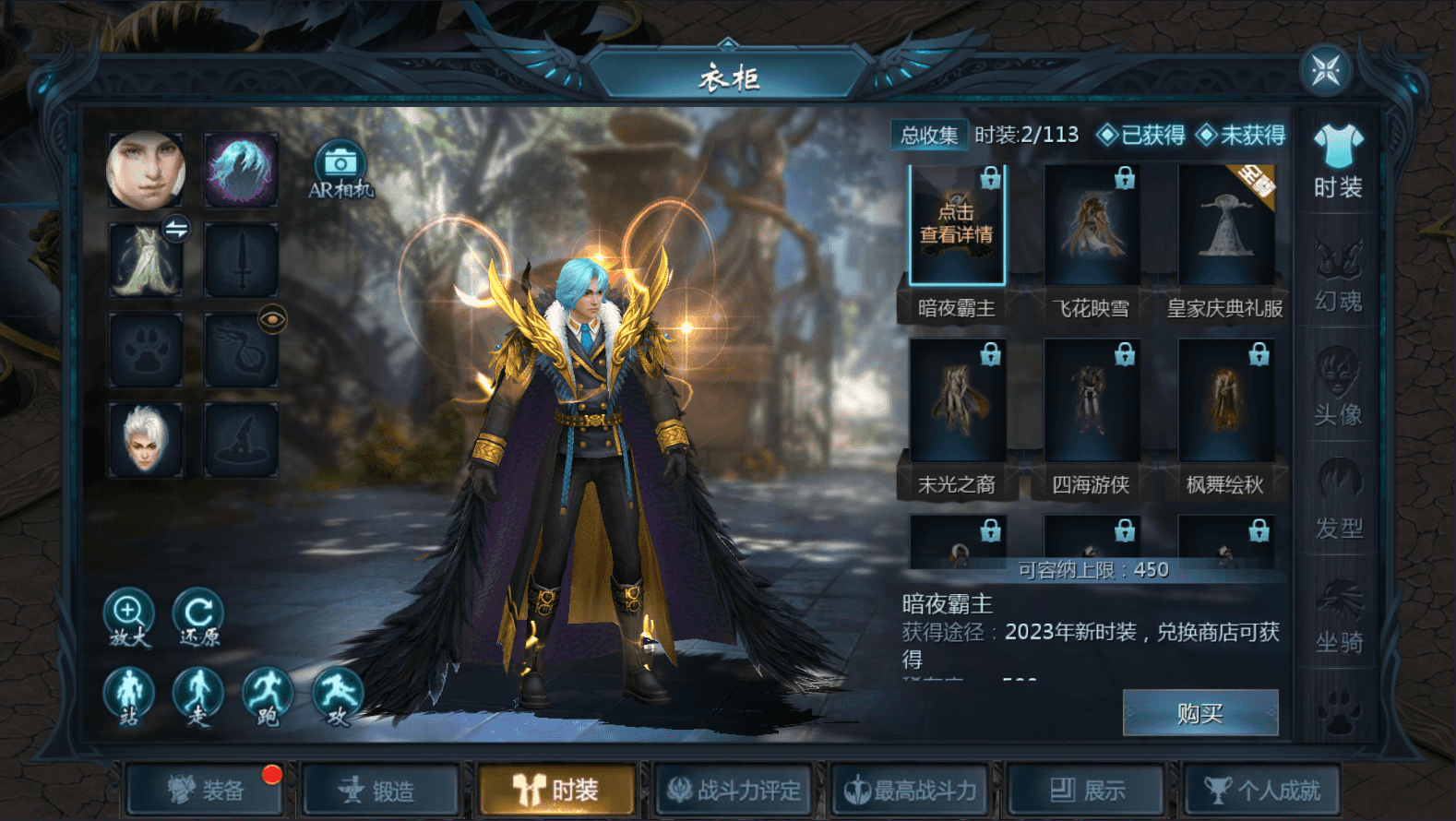Open the 装备 equipment tab
The height and width of the screenshot is (821, 1456).
click(207, 791)
